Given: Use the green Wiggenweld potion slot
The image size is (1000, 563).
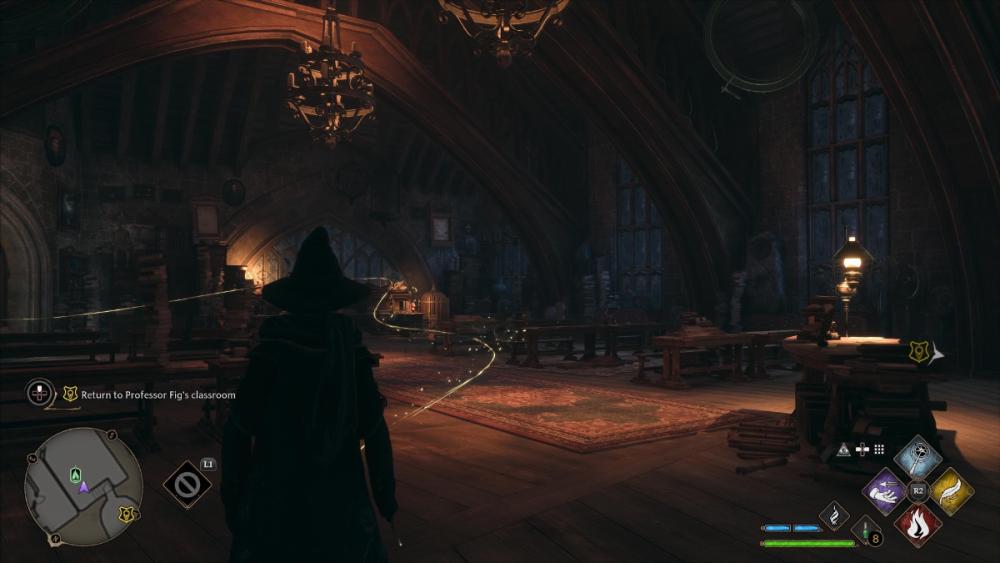Looking at the screenshot, I should click(x=865, y=533).
